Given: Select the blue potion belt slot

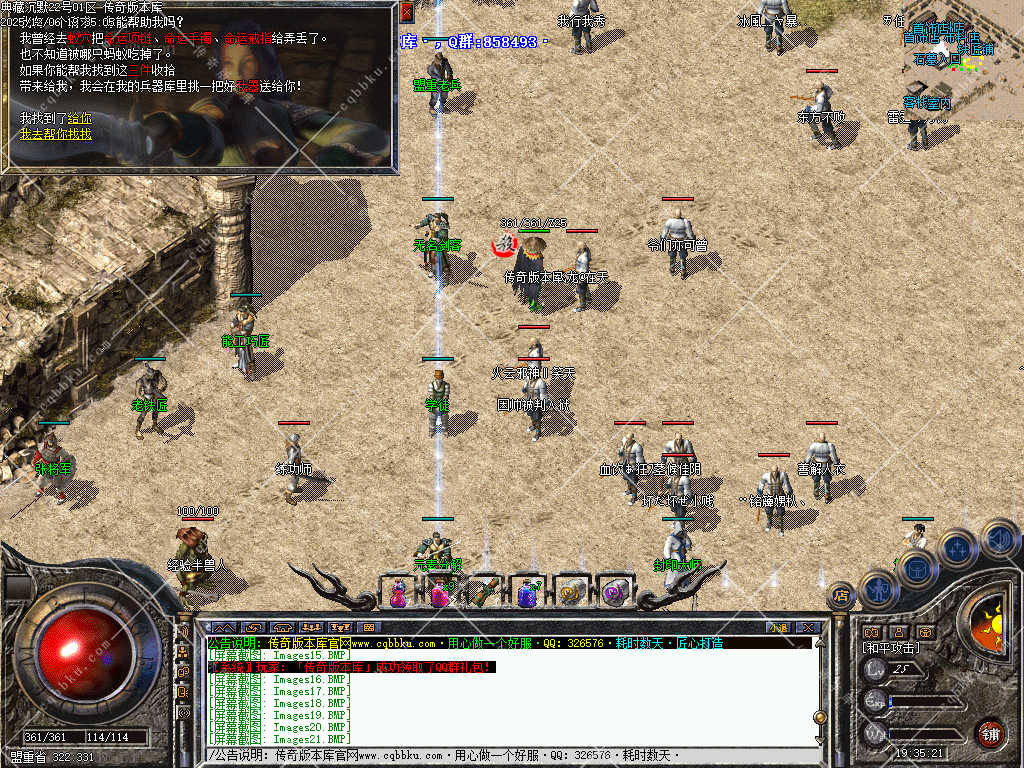Looking at the screenshot, I should [x=528, y=593].
